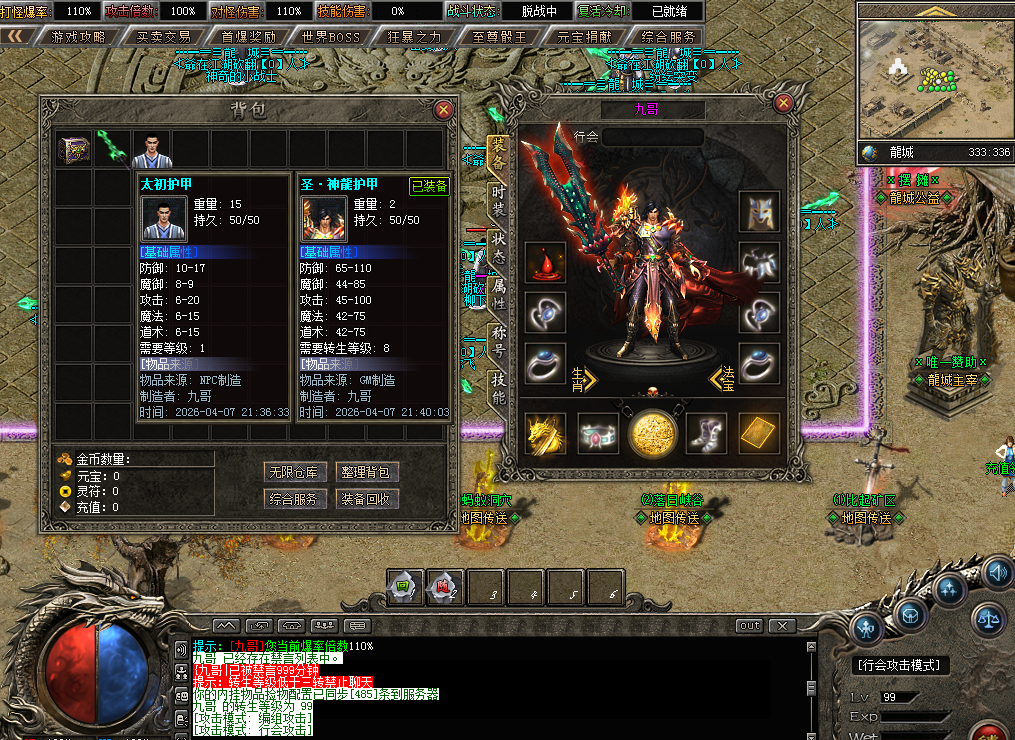
Task: Click the 整理背包 sort bag button
Action: 364,472
